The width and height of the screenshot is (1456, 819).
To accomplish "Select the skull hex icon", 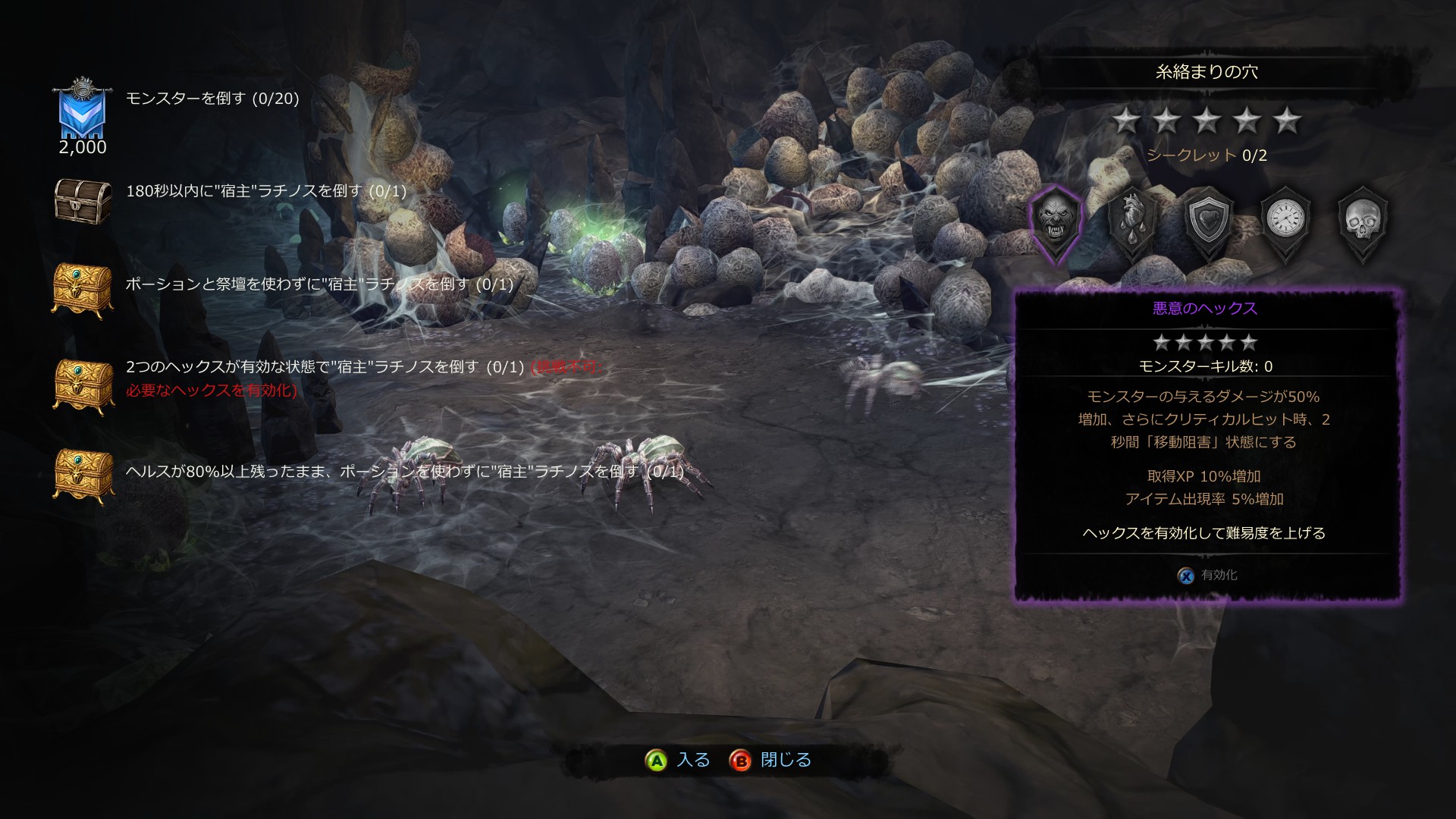I will click(1363, 221).
